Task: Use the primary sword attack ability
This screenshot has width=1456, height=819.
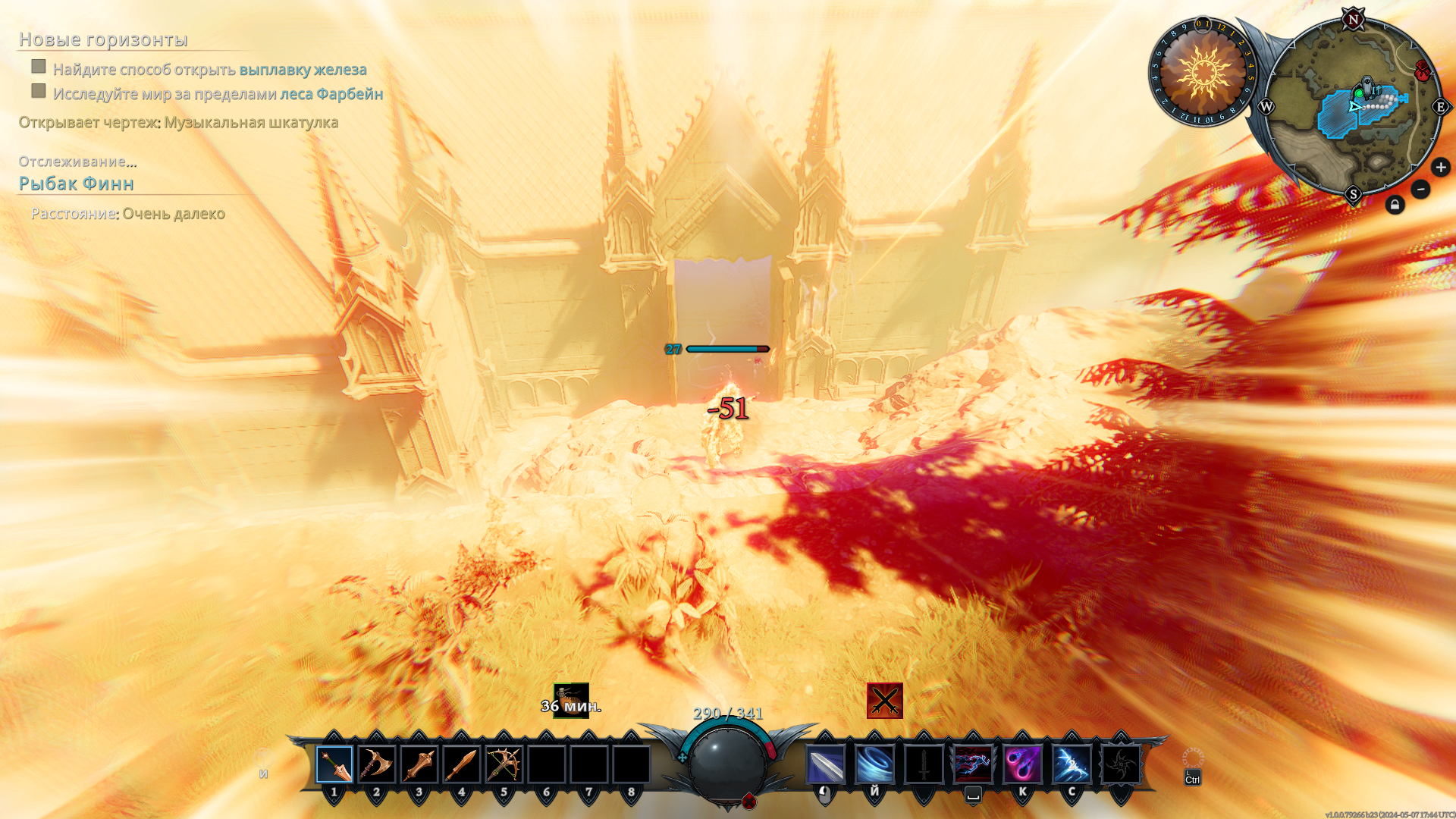Action: coord(825,764)
